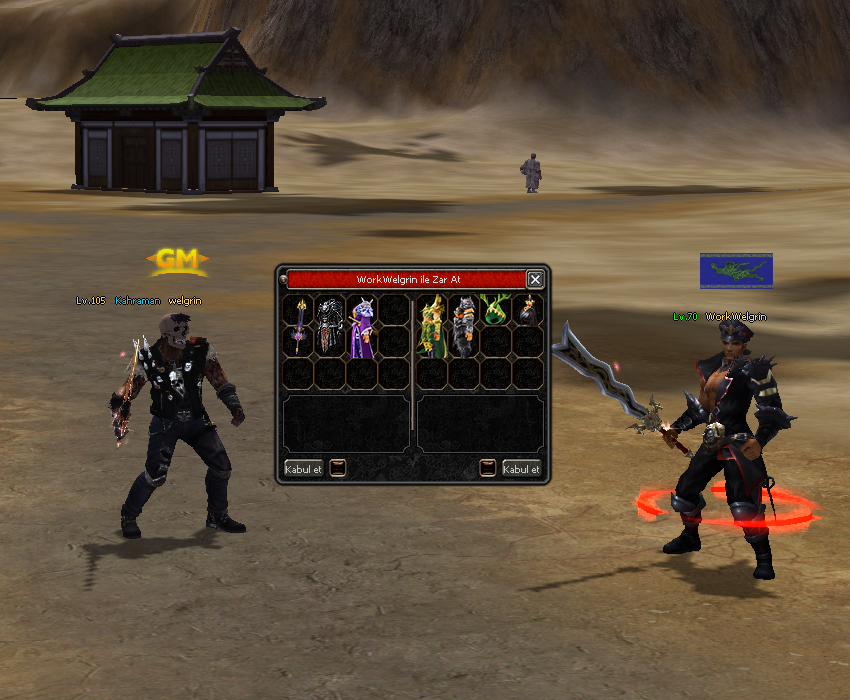The height and width of the screenshot is (700, 850).
Task: Close the WorkWelgrin ile Zar At window
Action: point(535,280)
